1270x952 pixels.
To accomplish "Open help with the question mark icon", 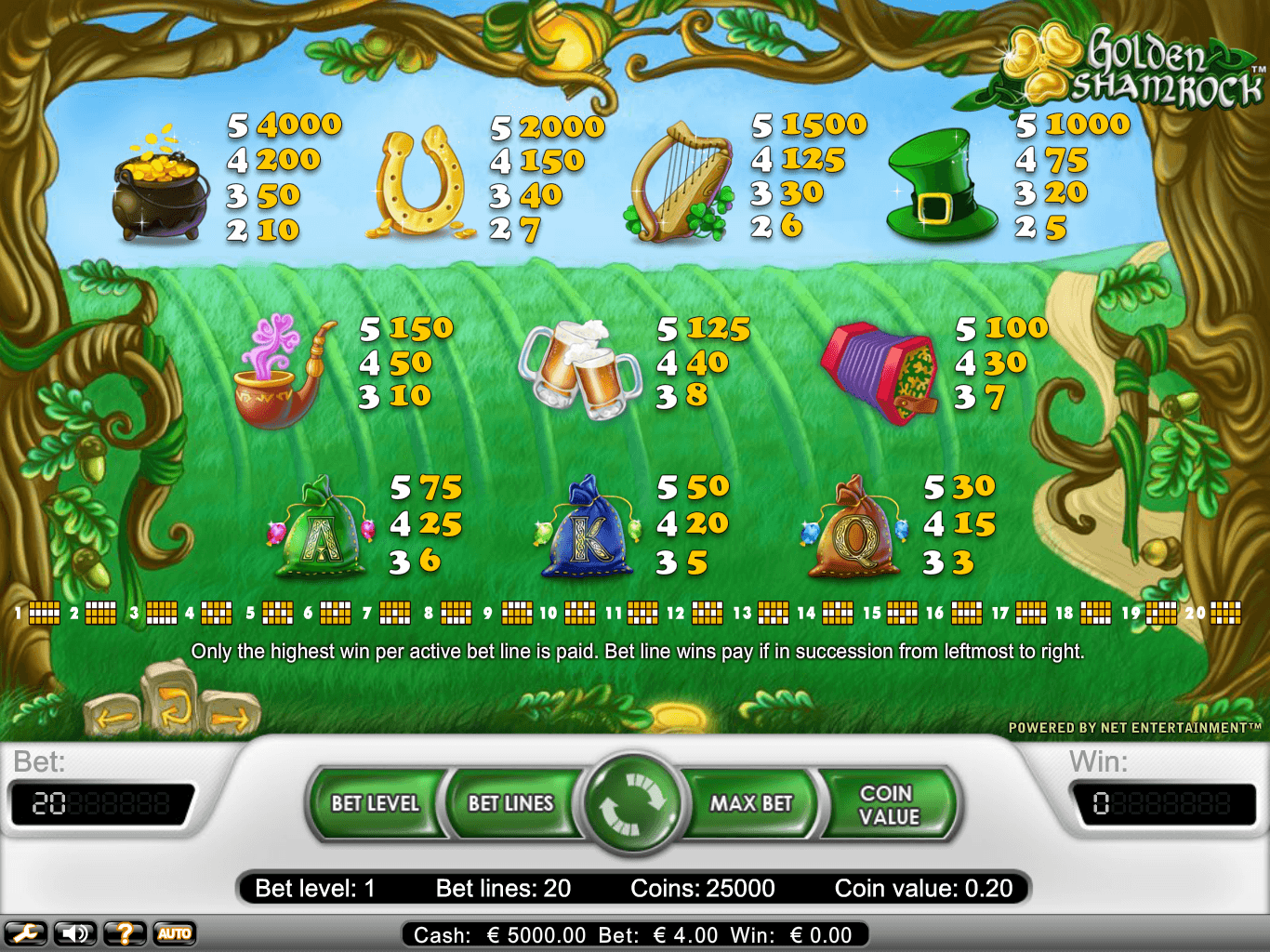I will click(125, 933).
